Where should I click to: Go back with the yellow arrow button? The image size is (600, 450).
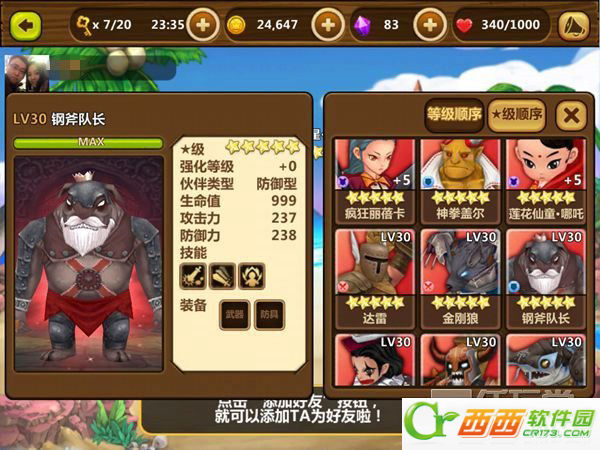click(x=27, y=24)
